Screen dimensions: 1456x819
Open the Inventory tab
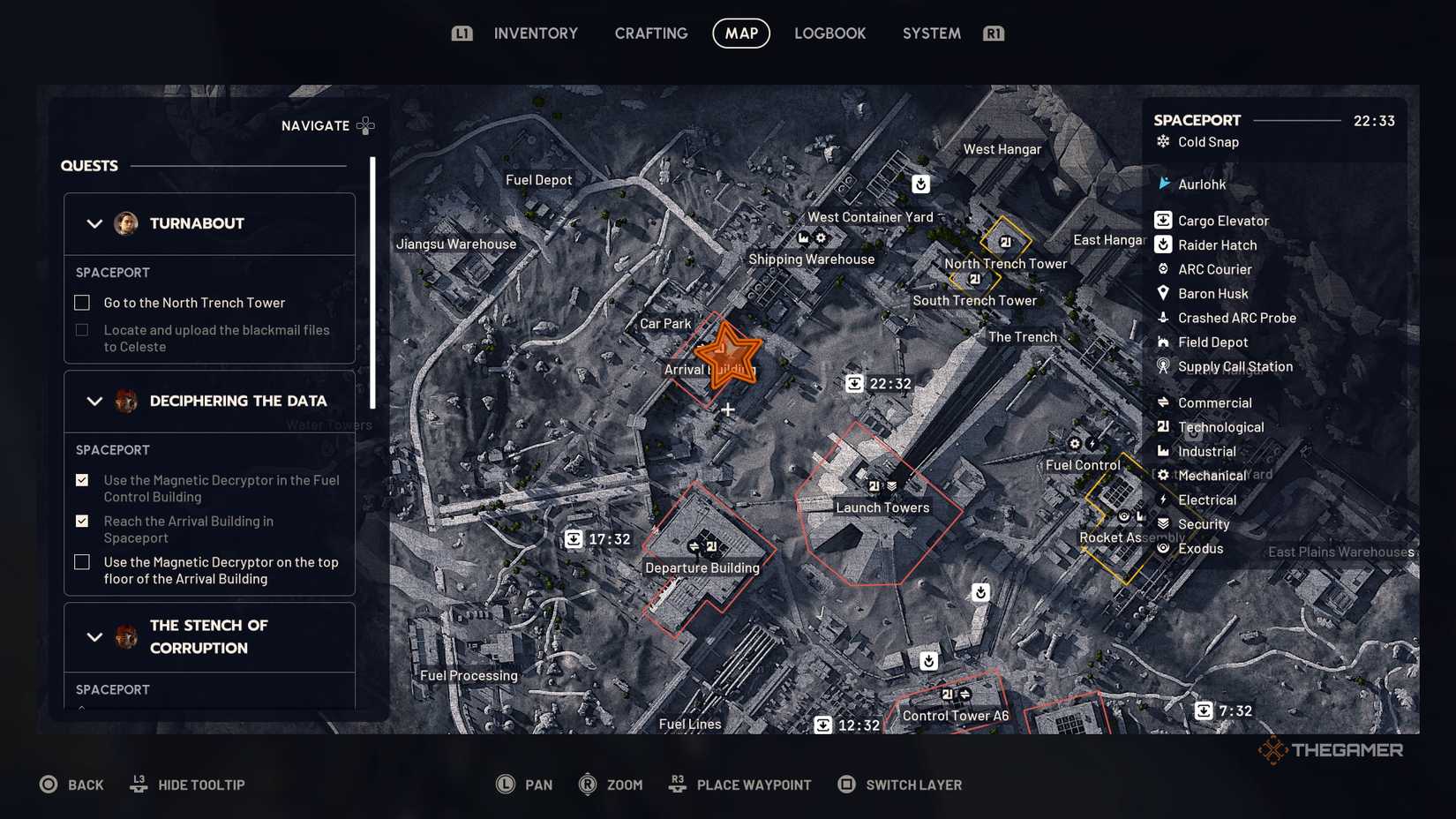536,33
